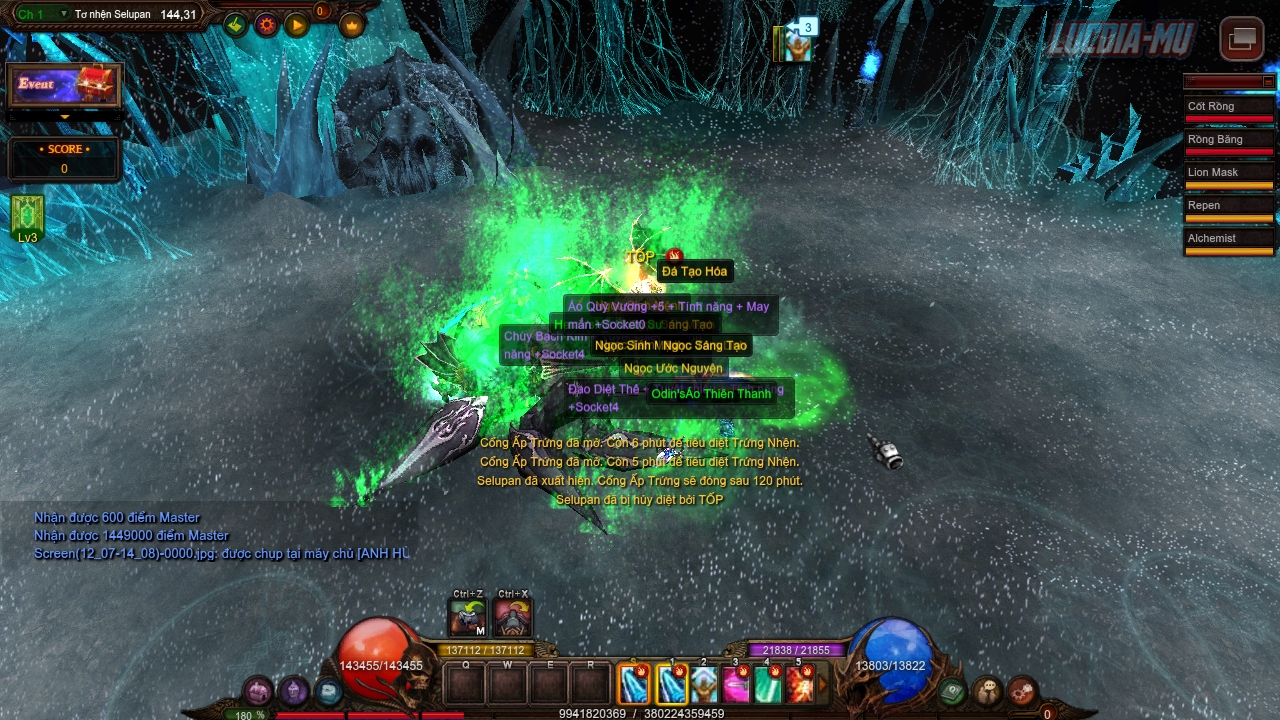Use the red flame skill in slot 5
Viewport: 1280px width, 720px height.
(800, 685)
